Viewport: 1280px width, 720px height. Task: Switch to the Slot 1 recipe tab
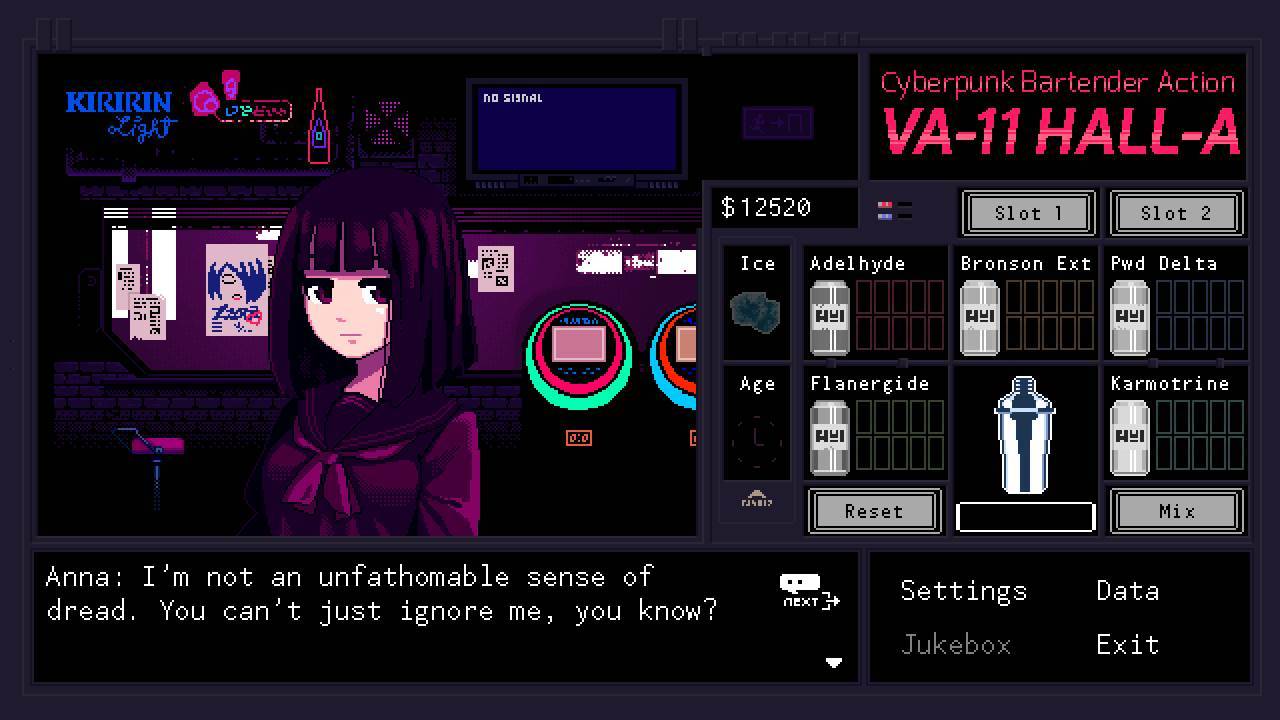pos(1028,213)
